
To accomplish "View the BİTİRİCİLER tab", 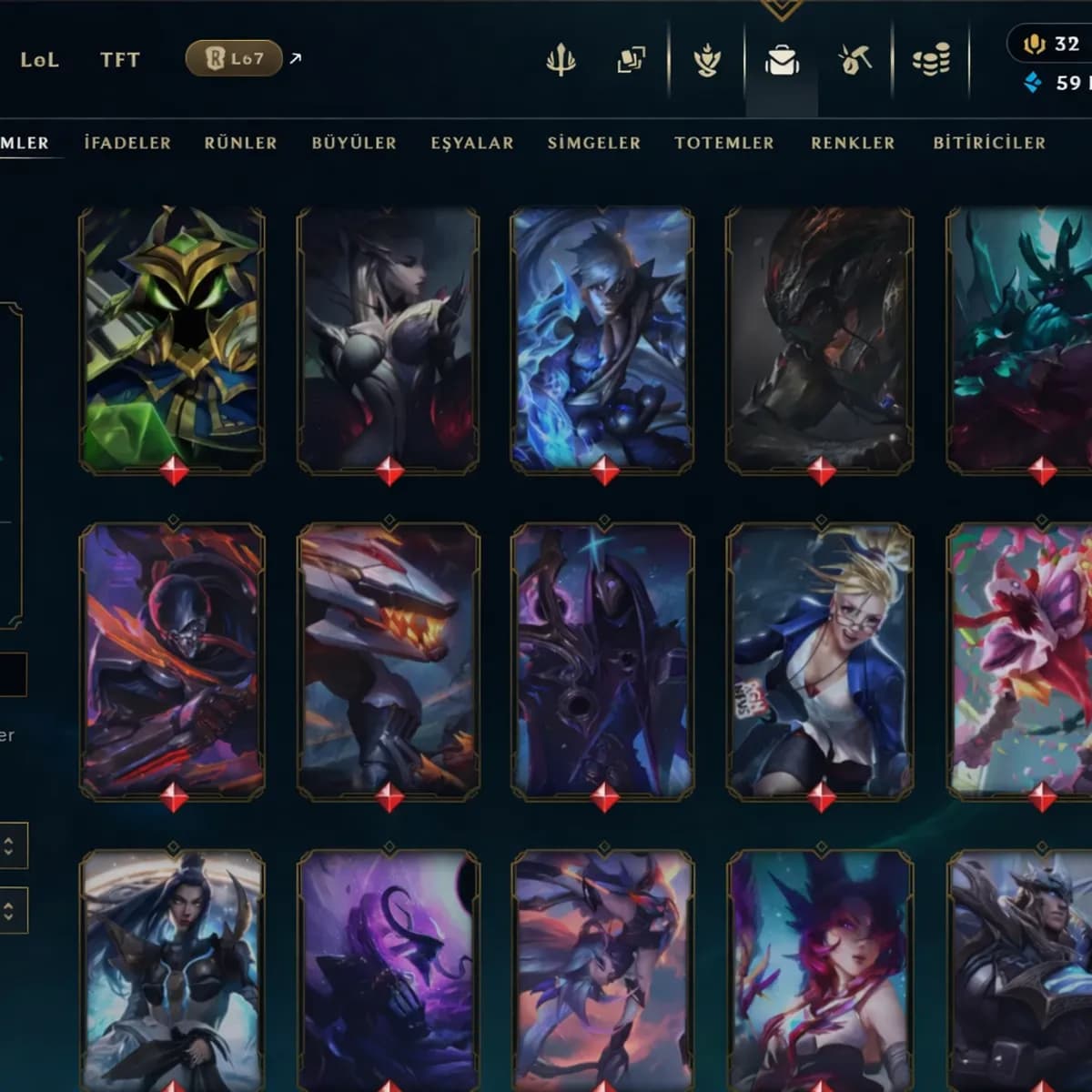I will 989,143.
